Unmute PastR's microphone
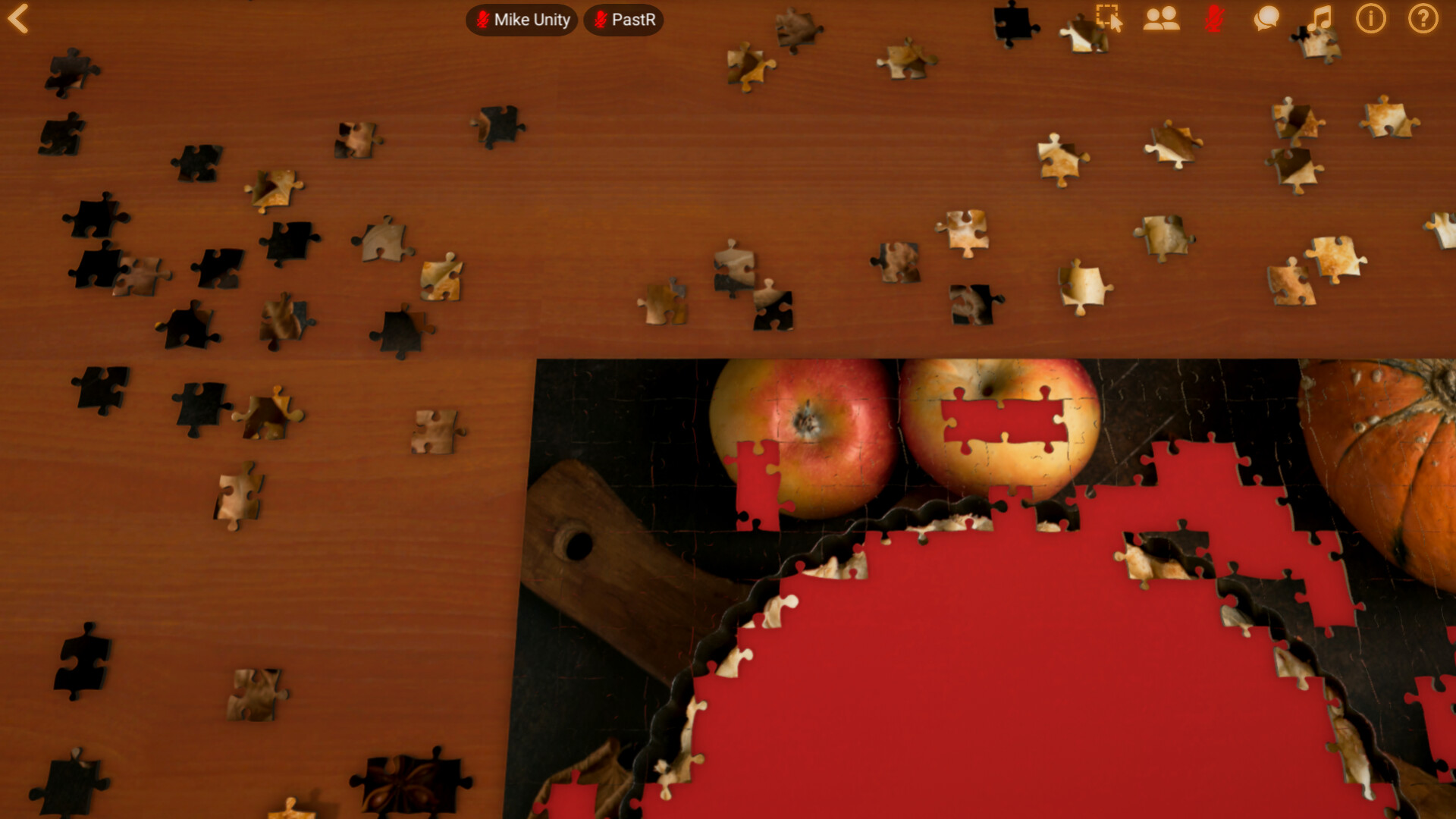 [x=598, y=20]
